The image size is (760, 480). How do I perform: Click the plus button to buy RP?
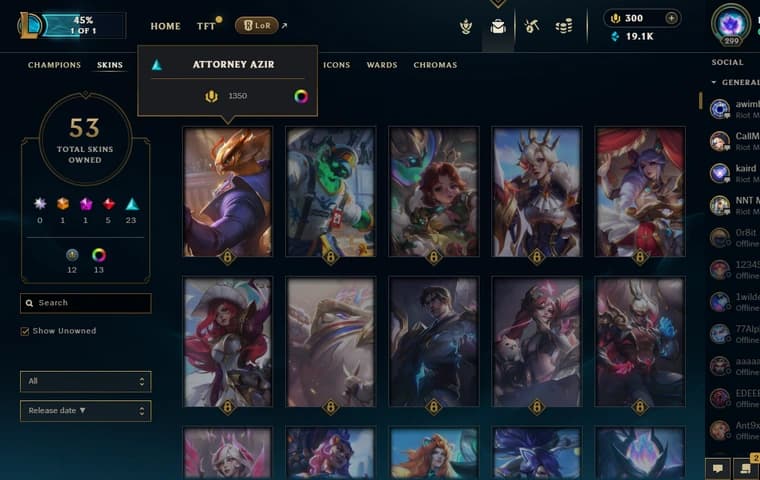(671, 18)
